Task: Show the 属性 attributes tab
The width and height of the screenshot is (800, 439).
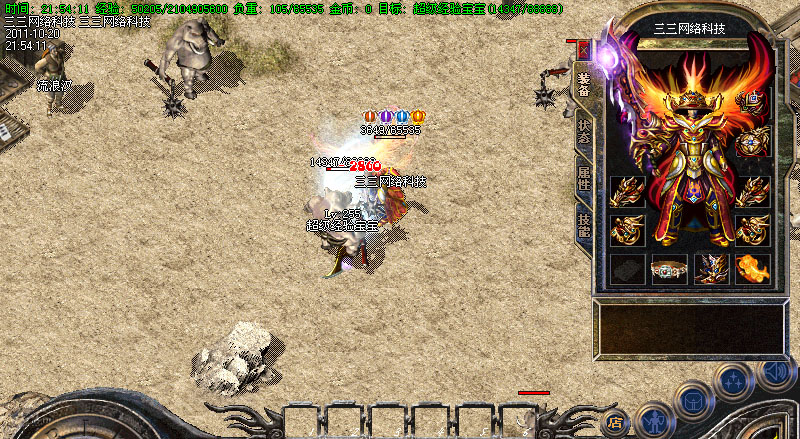Action: [x=583, y=178]
